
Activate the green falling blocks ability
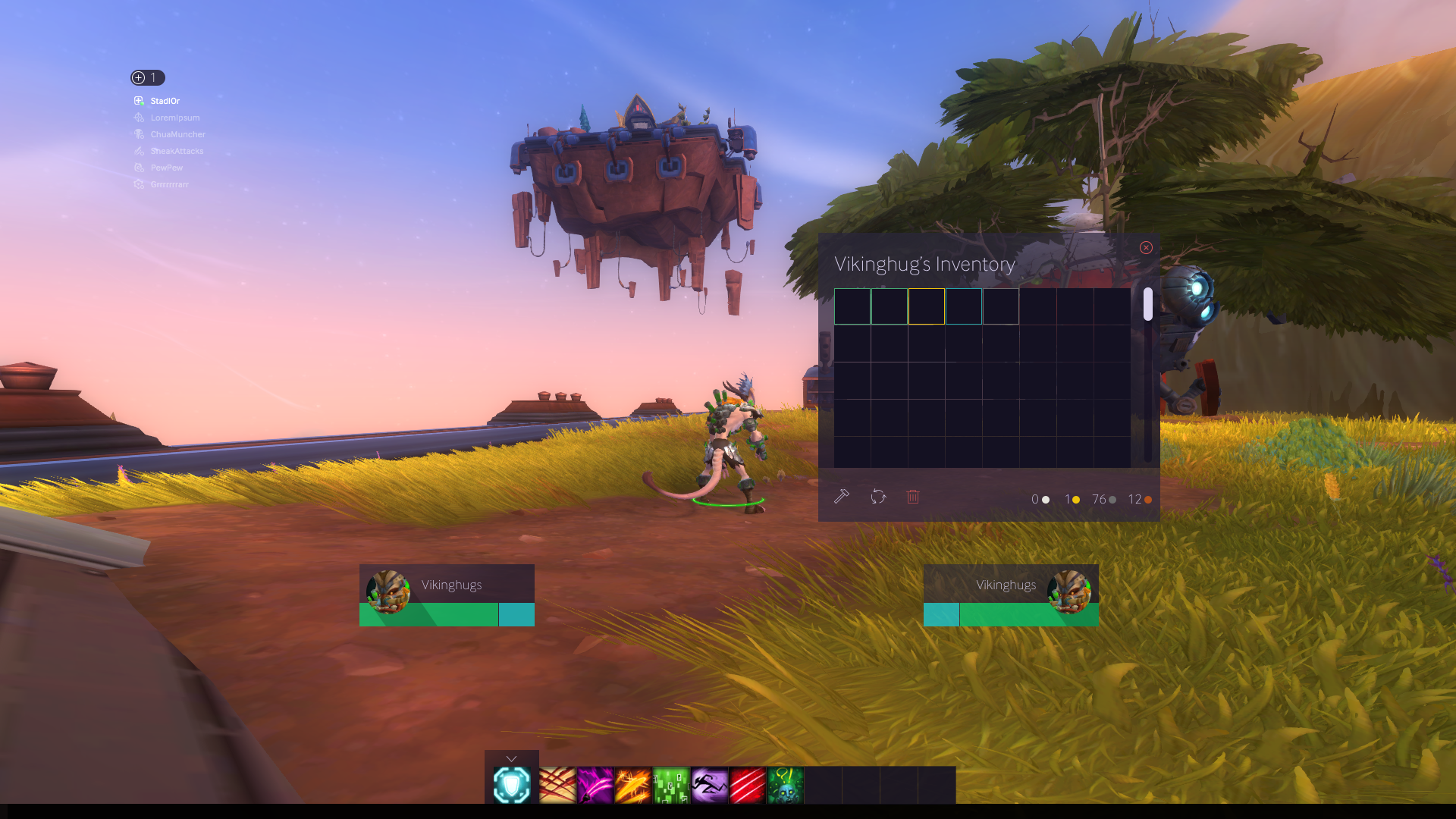pyautogui.click(x=671, y=785)
